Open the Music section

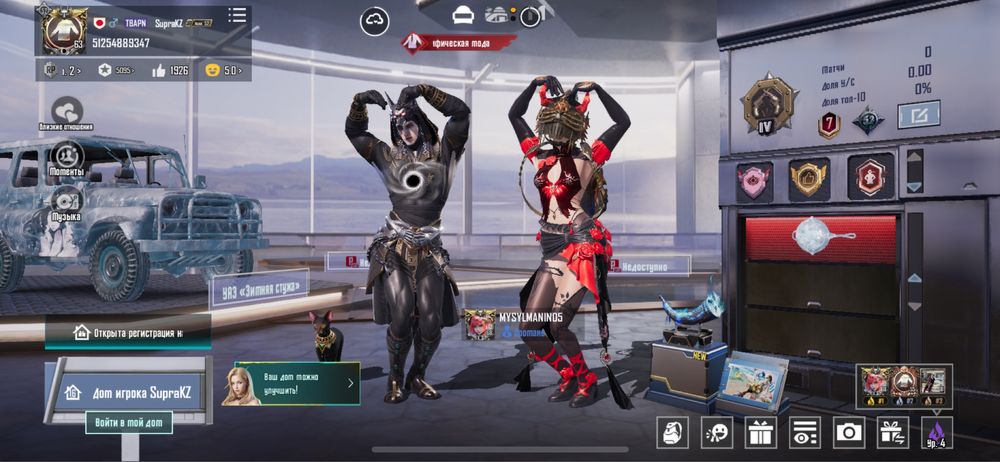click(66, 200)
